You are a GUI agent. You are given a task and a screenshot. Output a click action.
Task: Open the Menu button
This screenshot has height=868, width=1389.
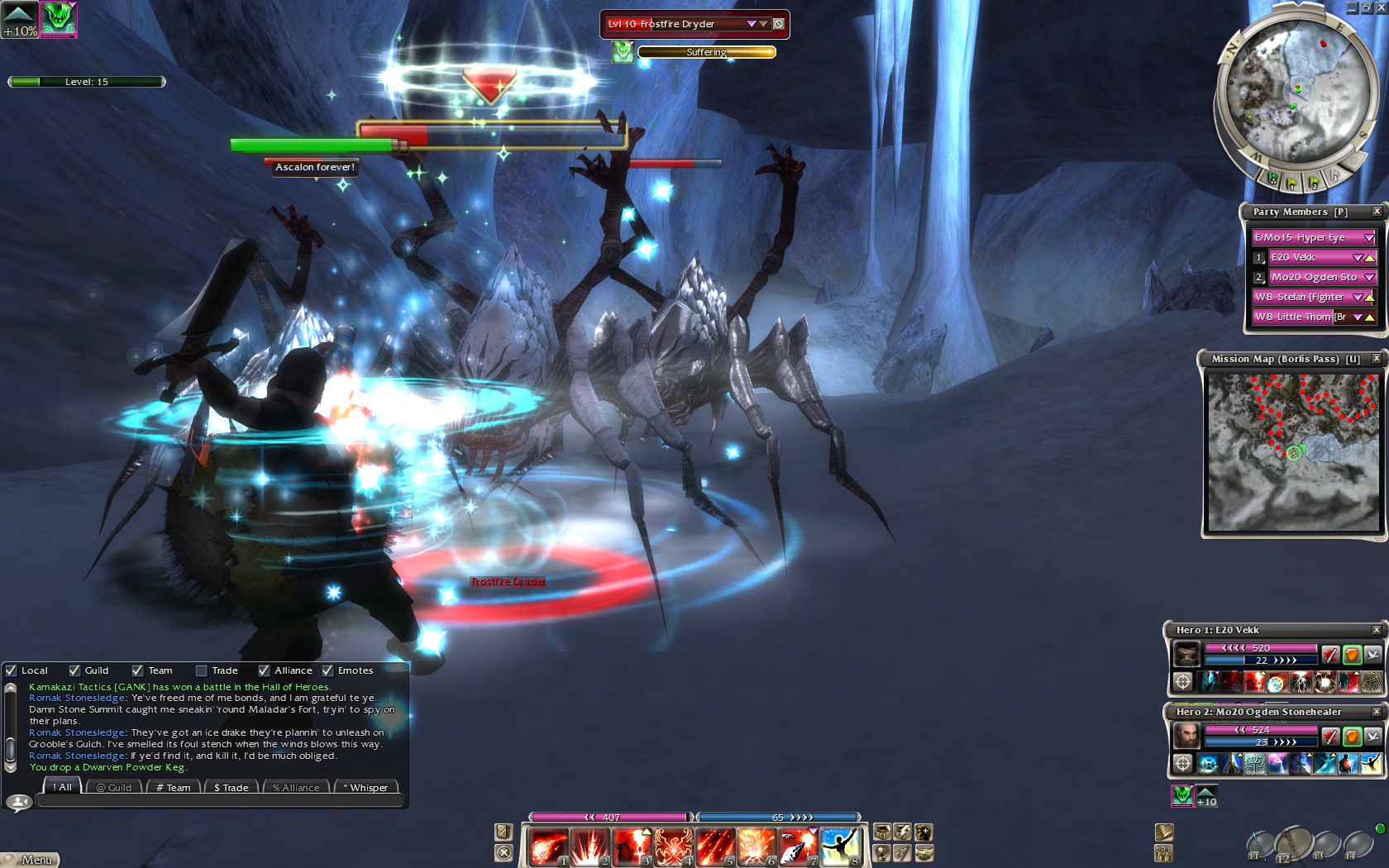click(31, 860)
